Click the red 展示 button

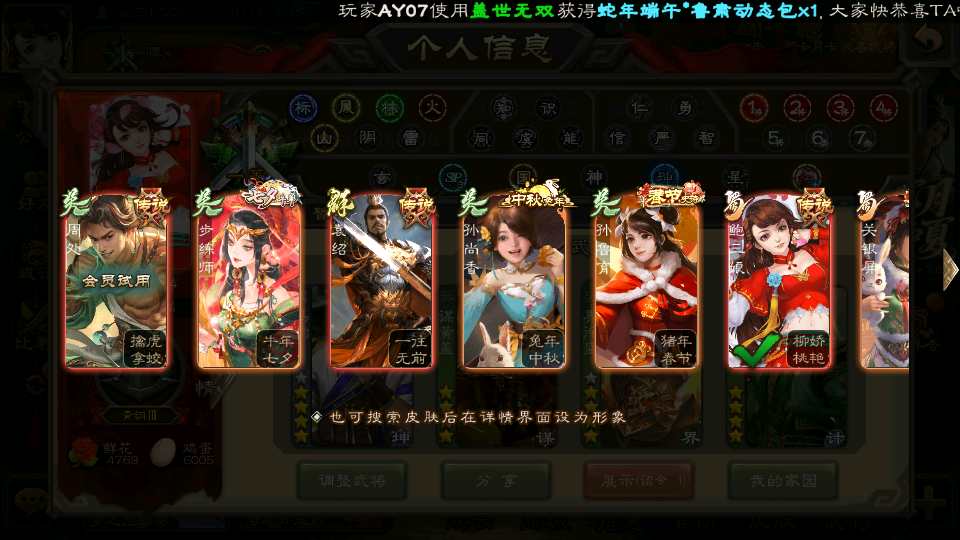638,480
